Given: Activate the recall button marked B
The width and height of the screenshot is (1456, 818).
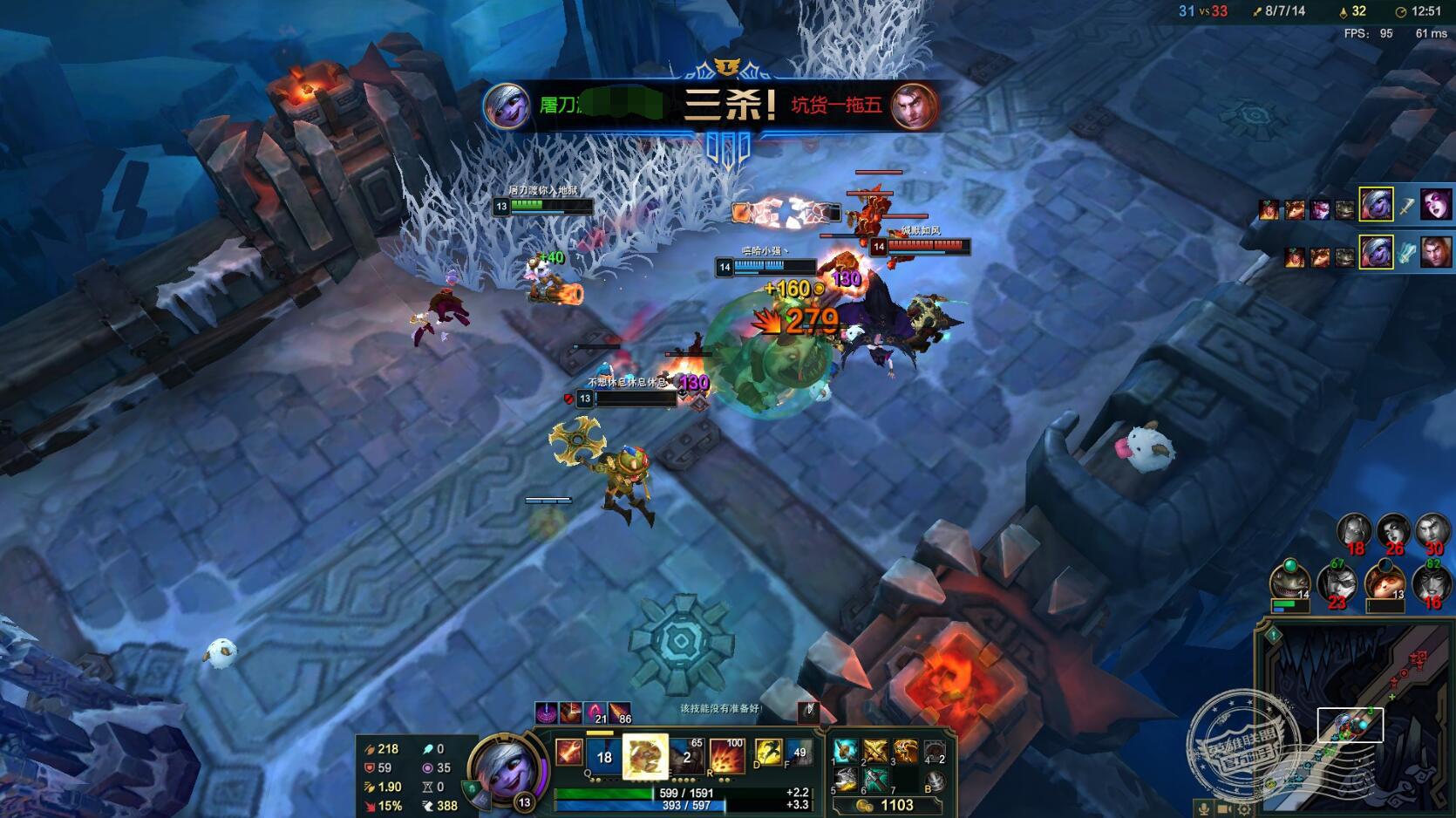Looking at the screenshot, I should point(935,781).
